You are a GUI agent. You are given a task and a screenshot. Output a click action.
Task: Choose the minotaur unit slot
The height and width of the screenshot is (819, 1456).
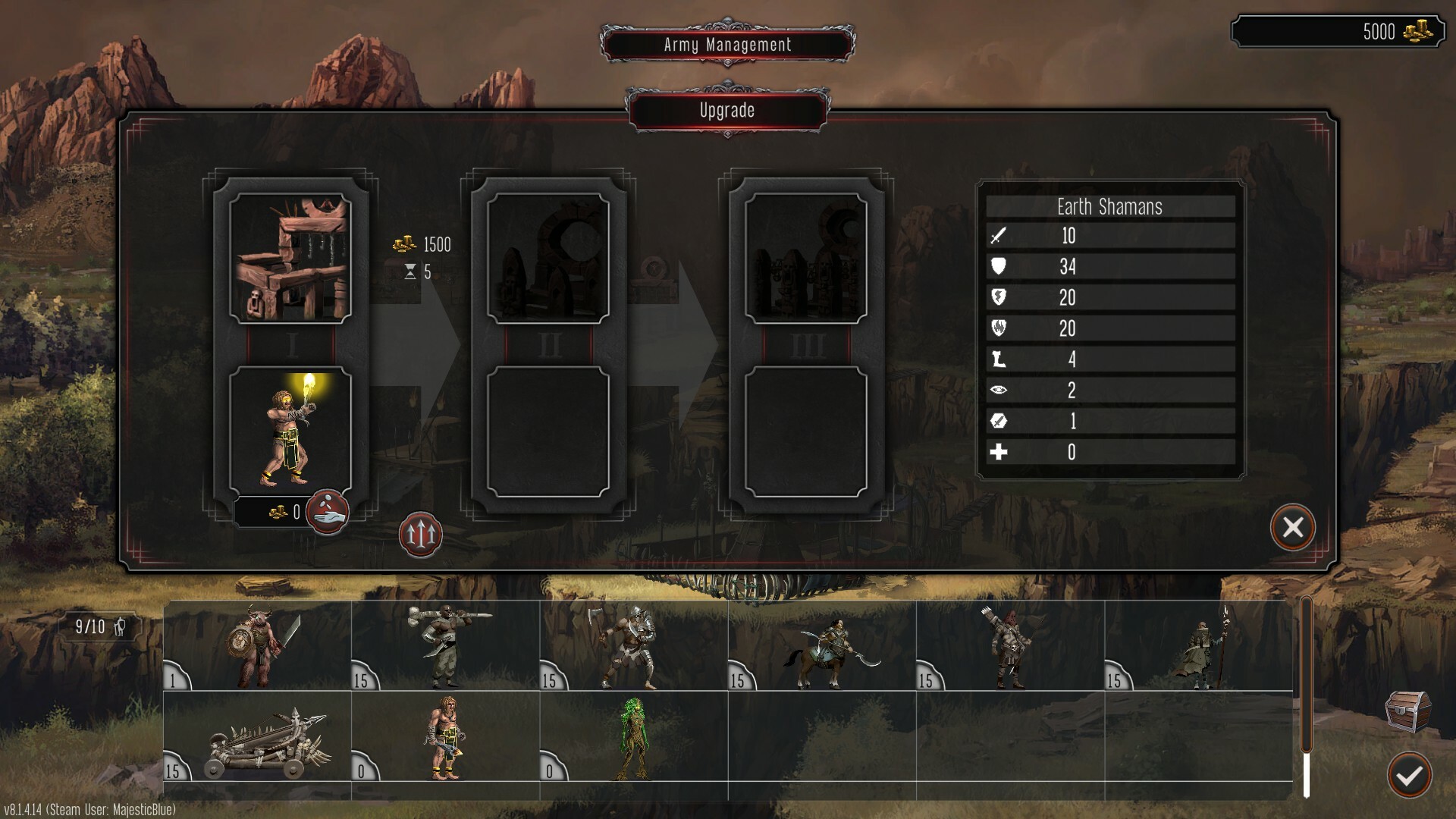[x=257, y=646]
